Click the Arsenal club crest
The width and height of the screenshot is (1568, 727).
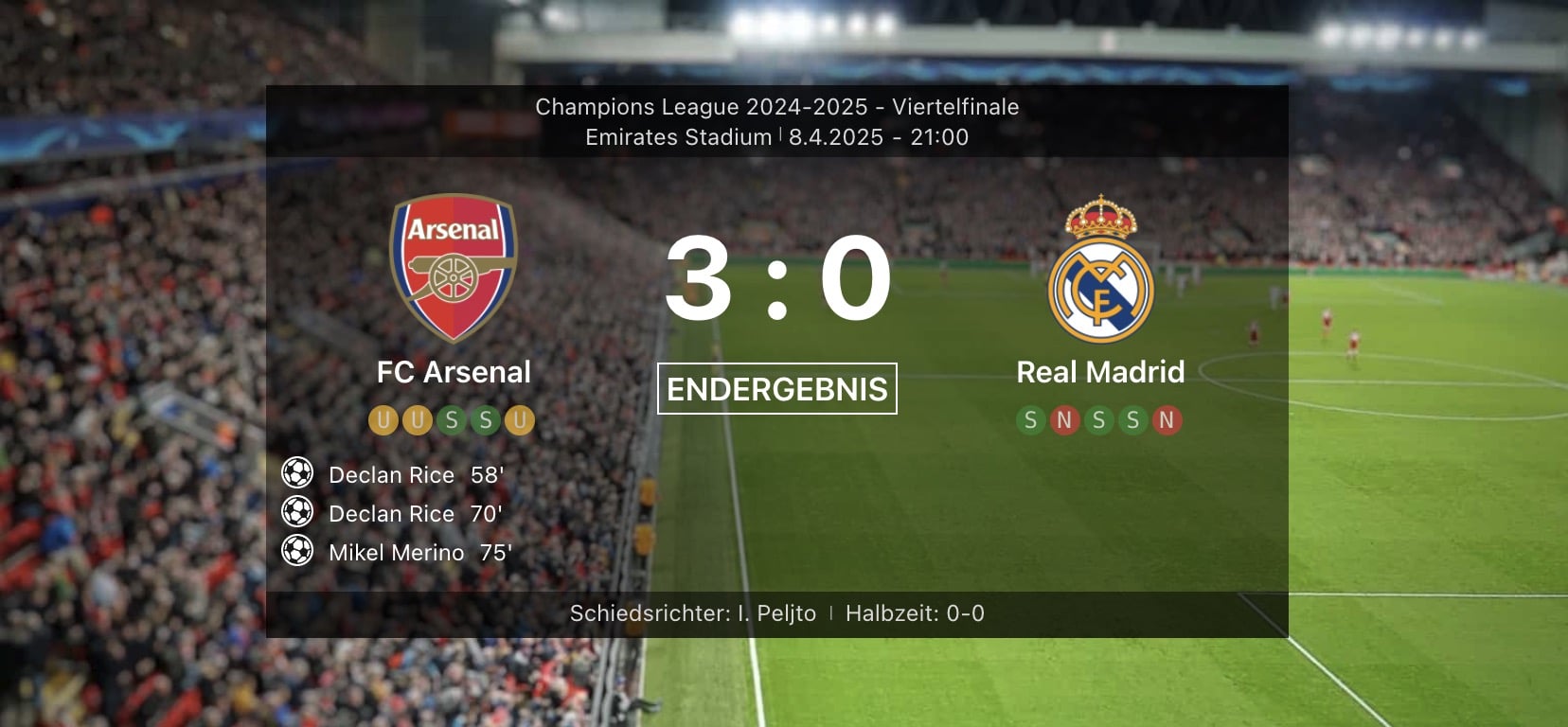pos(454,267)
